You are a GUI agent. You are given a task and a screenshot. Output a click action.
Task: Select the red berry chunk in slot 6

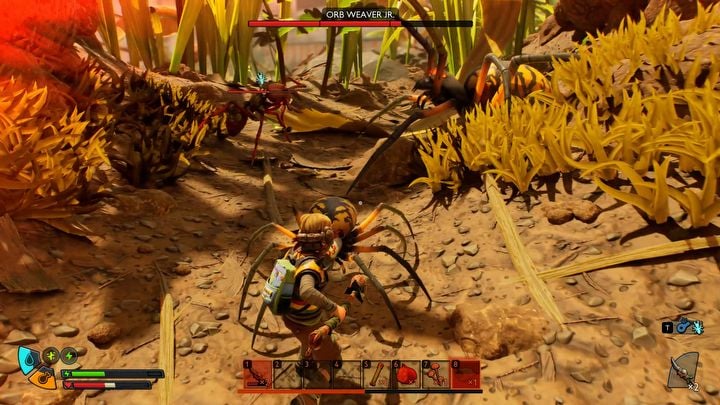point(406,375)
